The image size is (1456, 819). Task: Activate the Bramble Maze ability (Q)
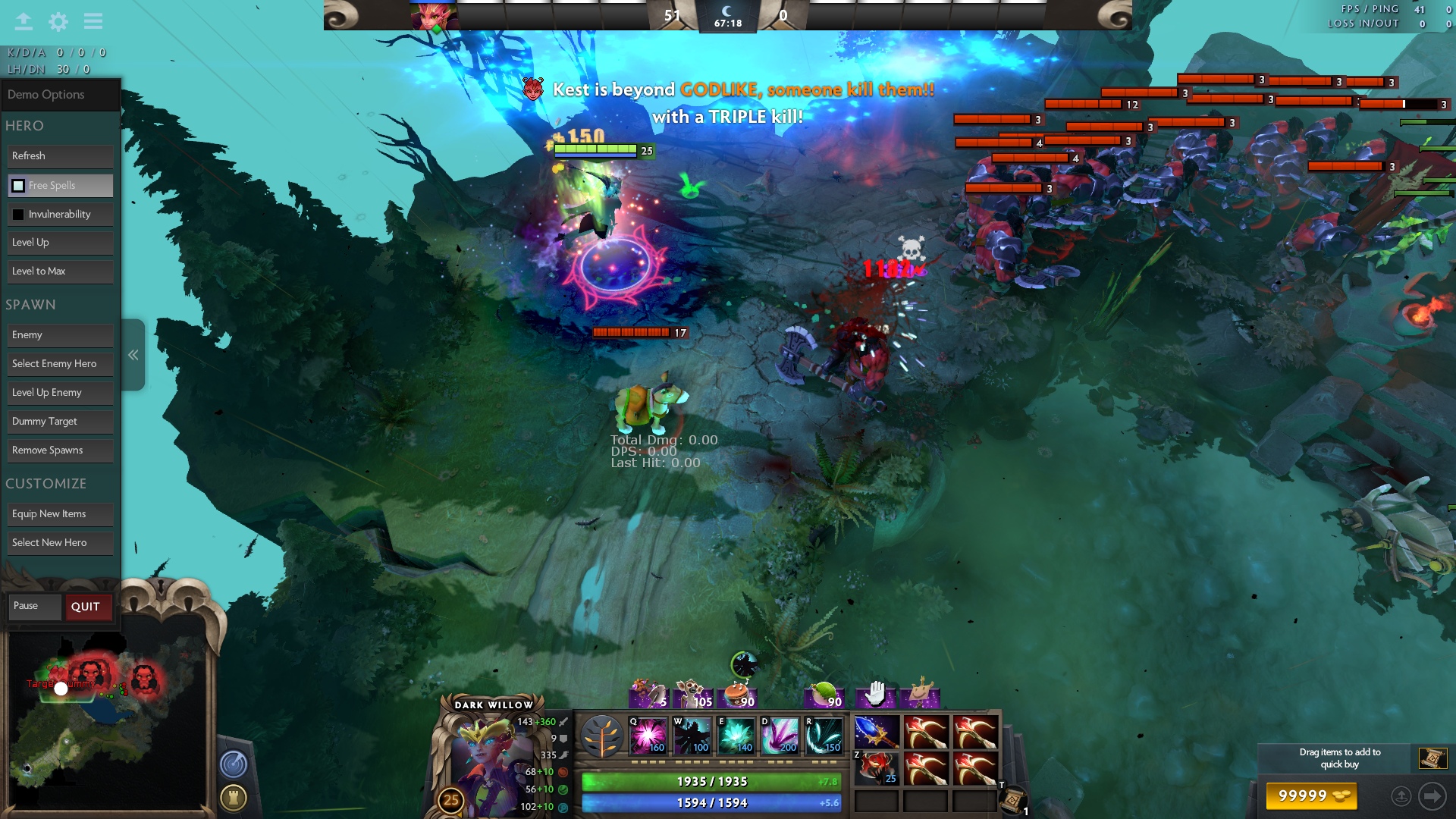pos(648,736)
